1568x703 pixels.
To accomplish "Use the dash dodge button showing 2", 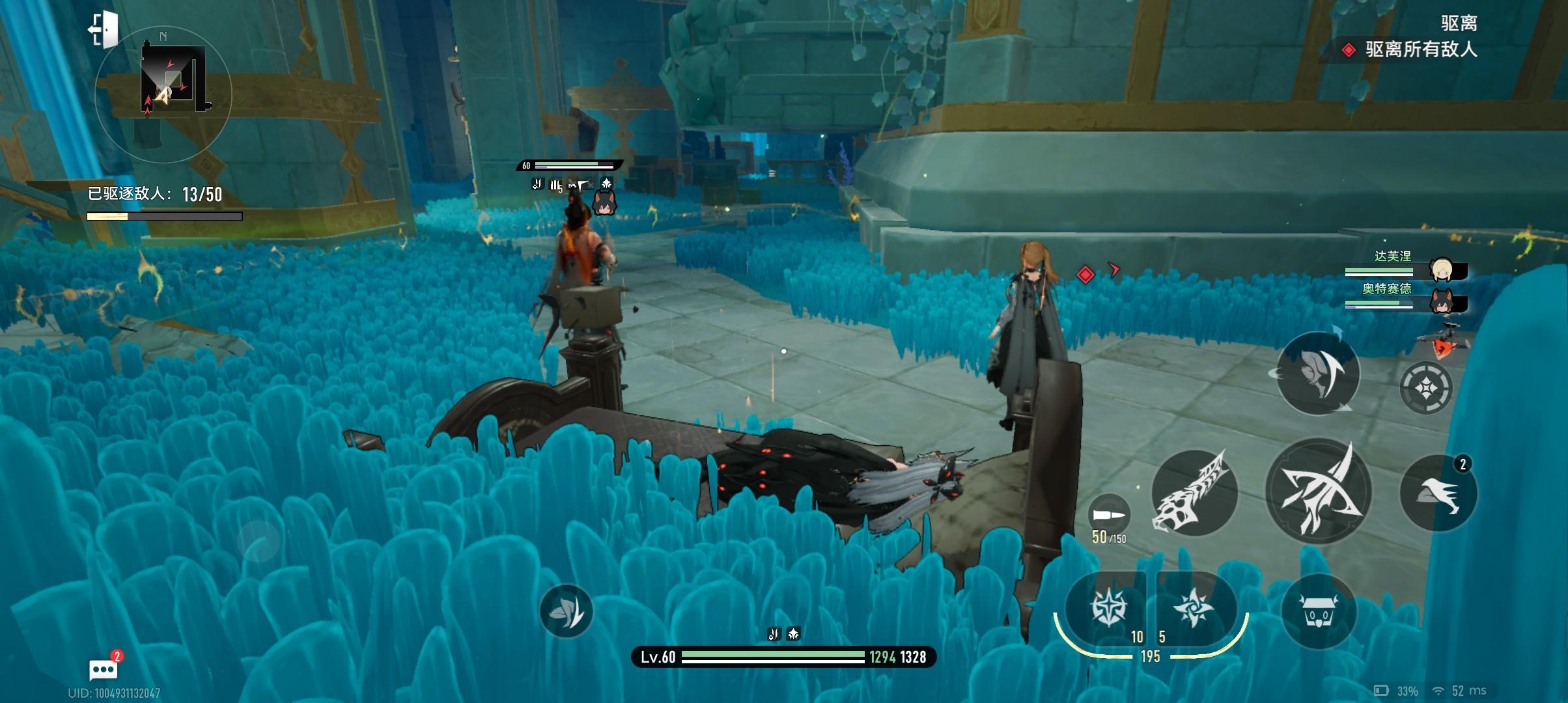I will [1438, 493].
